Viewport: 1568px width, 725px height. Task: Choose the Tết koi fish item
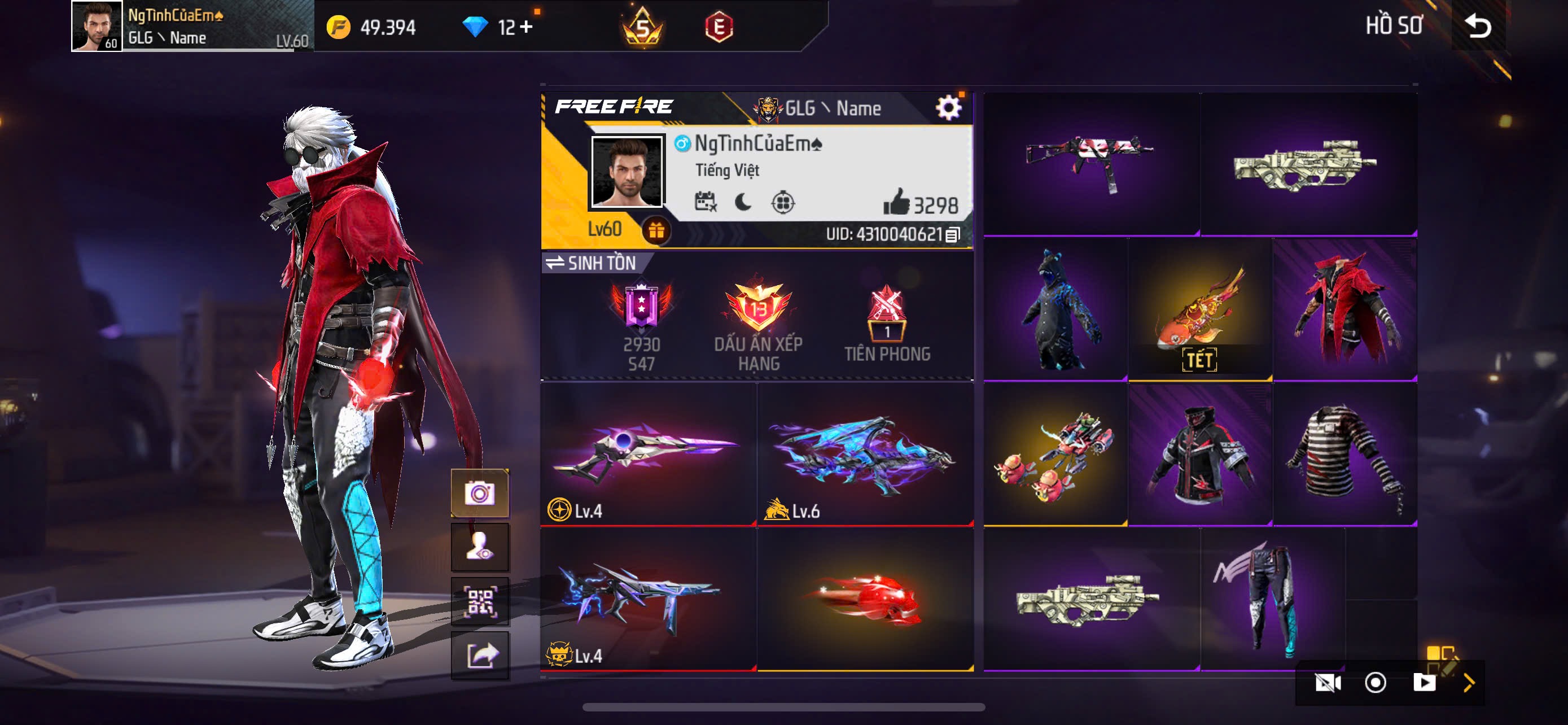coord(1200,310)
